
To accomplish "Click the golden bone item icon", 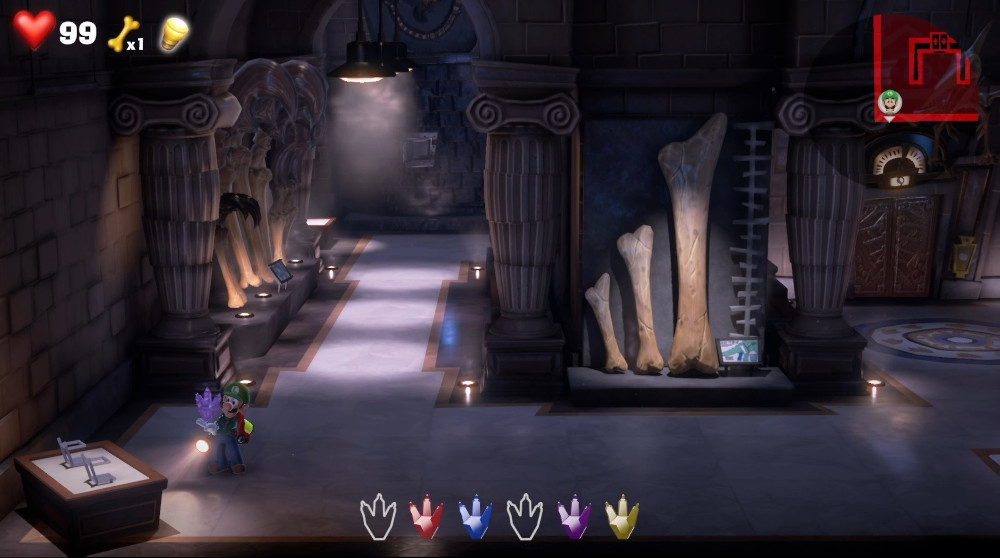I will coord(122,33).
